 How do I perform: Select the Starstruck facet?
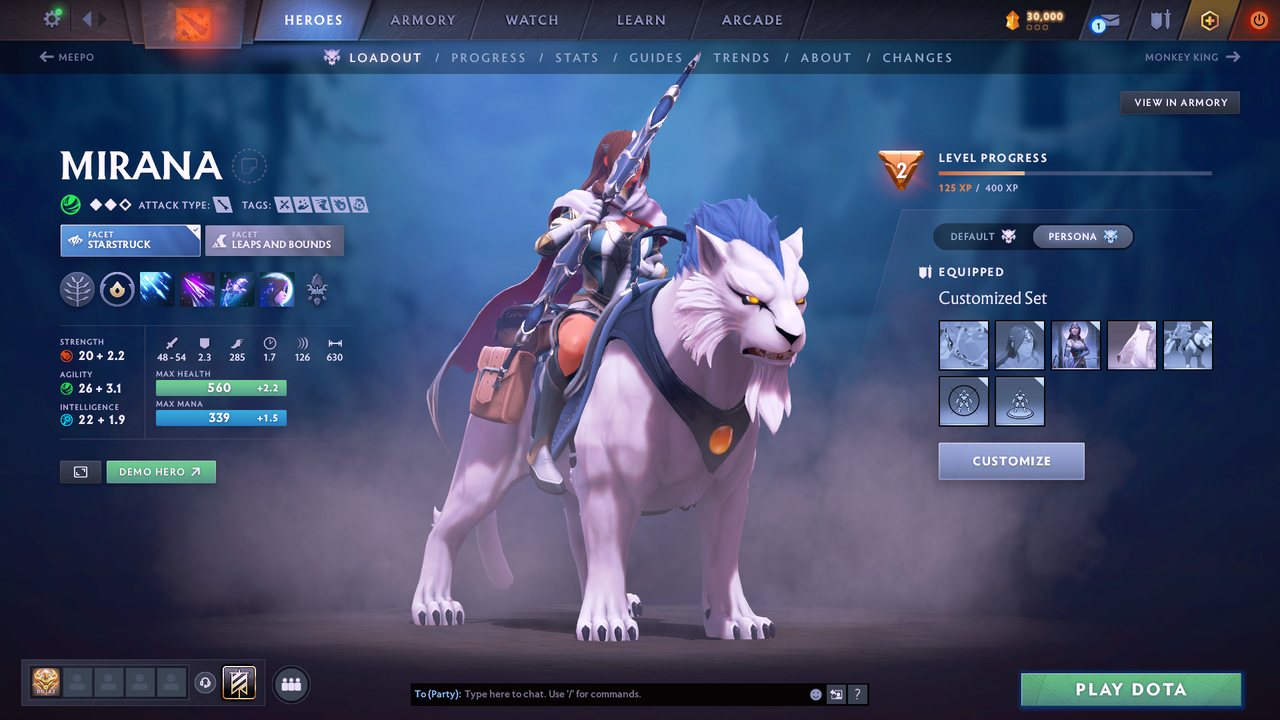click(x=130, y=240)
